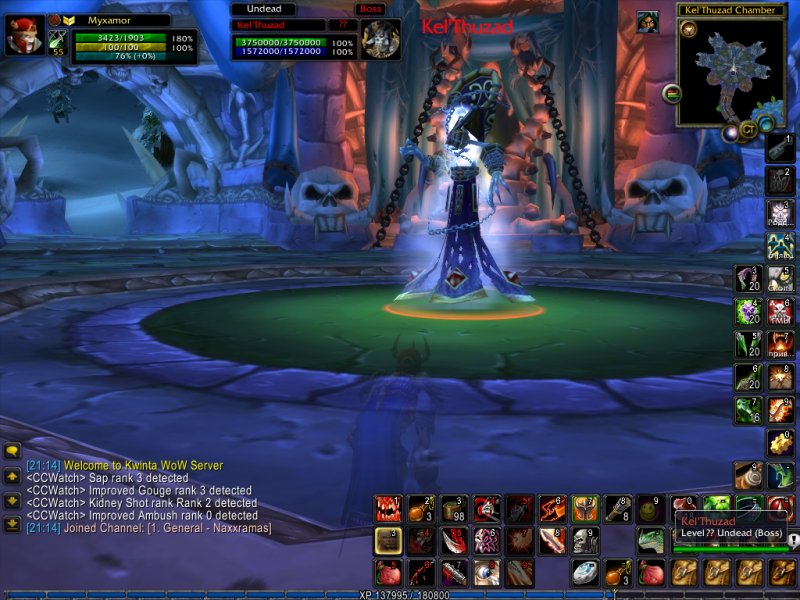Image resolution: width=800 pixels, height=600 pixels.
Task: Select the key item on side bar
Action: [x=780, y=148]
